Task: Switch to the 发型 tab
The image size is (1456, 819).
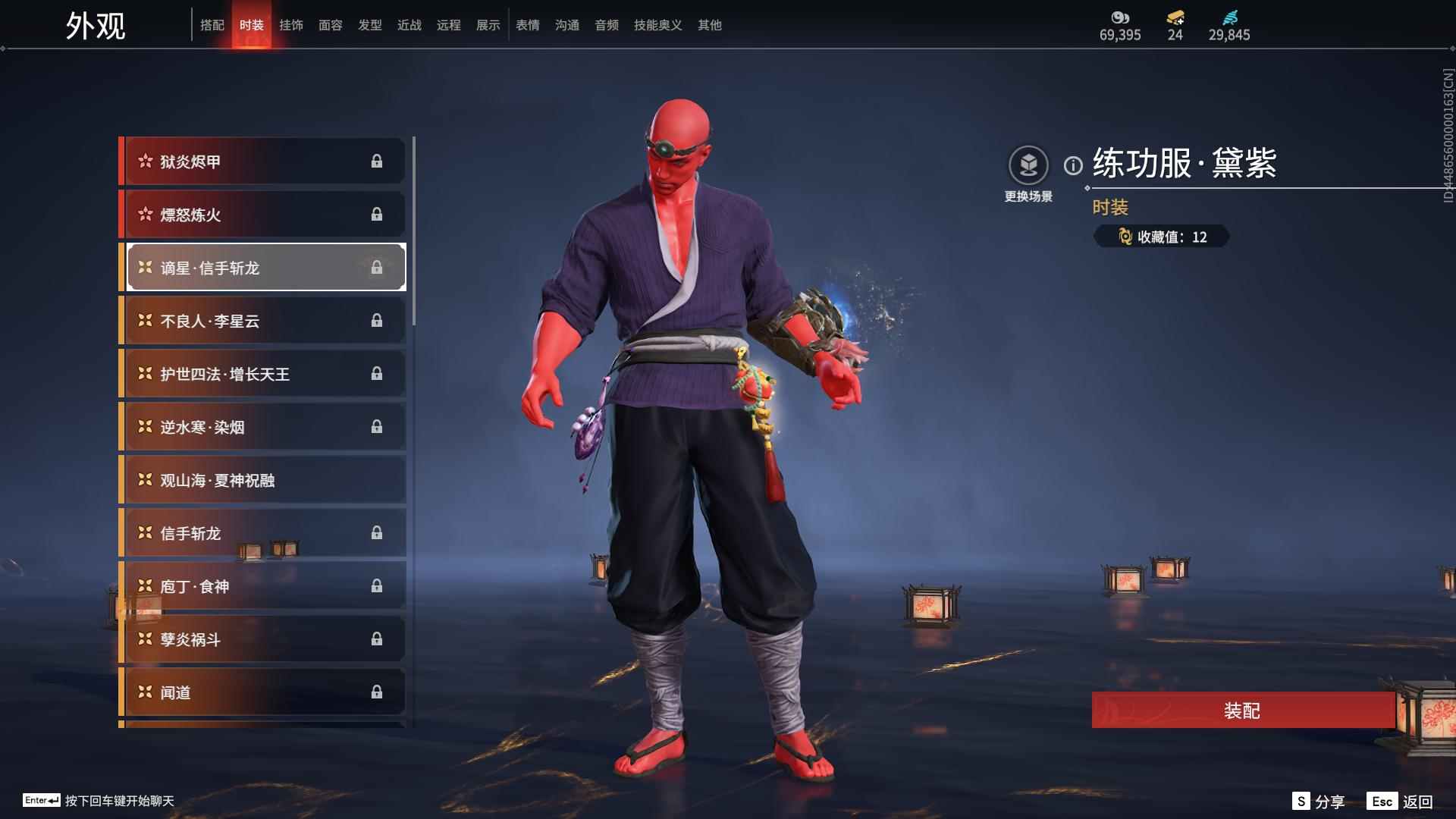Action: [x=369, y=24]
